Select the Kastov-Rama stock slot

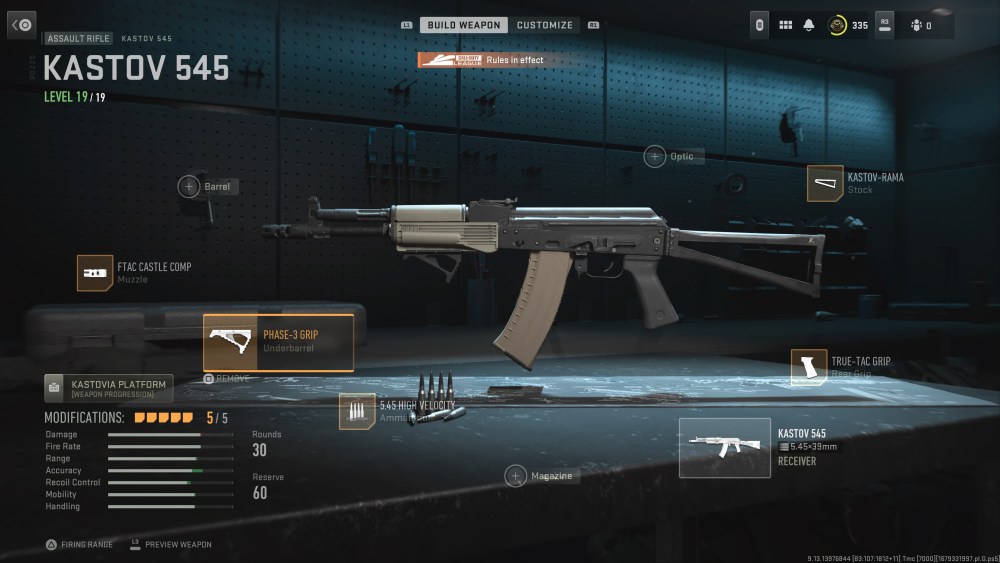point(825,183)
